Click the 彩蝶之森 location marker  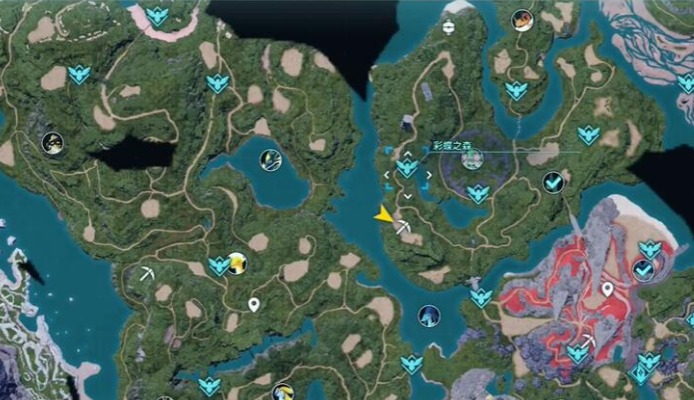pos(472,158)
